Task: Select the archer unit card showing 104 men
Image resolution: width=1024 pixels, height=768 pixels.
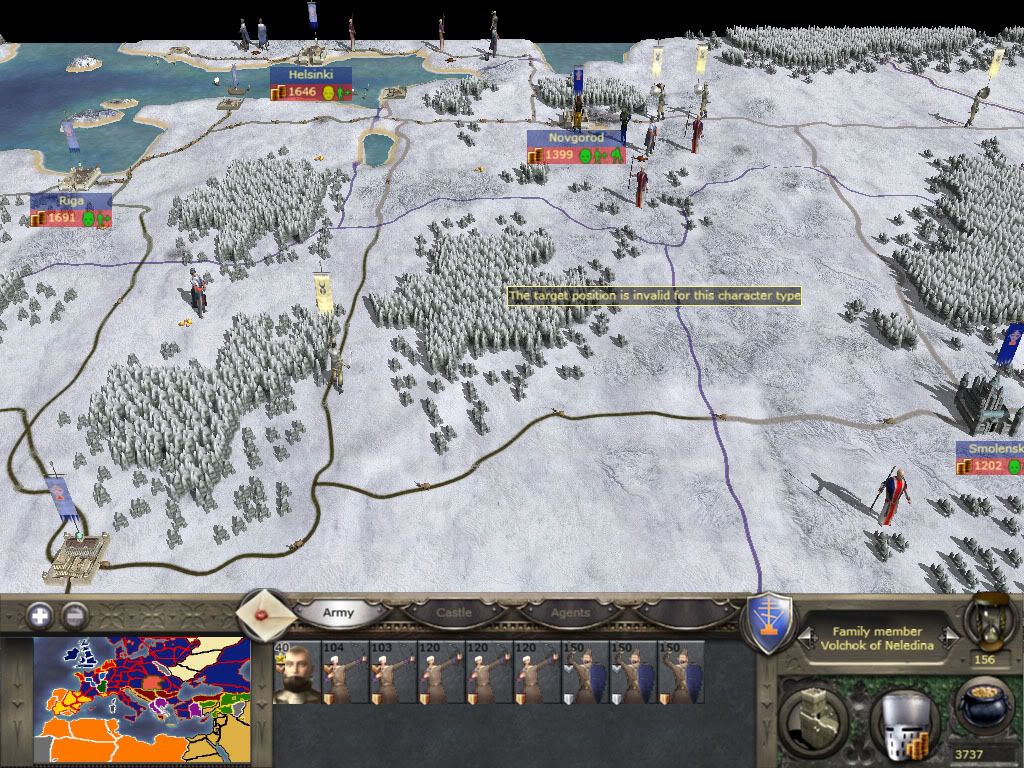Action: (x=344, y=672)
